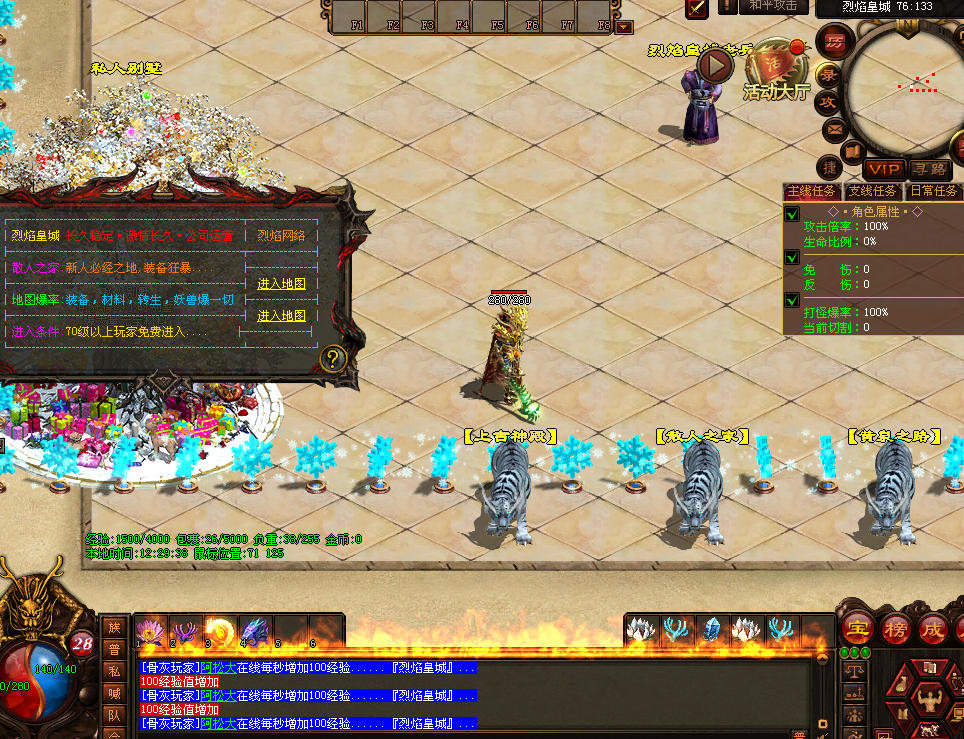Viewport: 964px width, 739px height.
Task: Open the mail envelope icon
Action: click(834, 130)
